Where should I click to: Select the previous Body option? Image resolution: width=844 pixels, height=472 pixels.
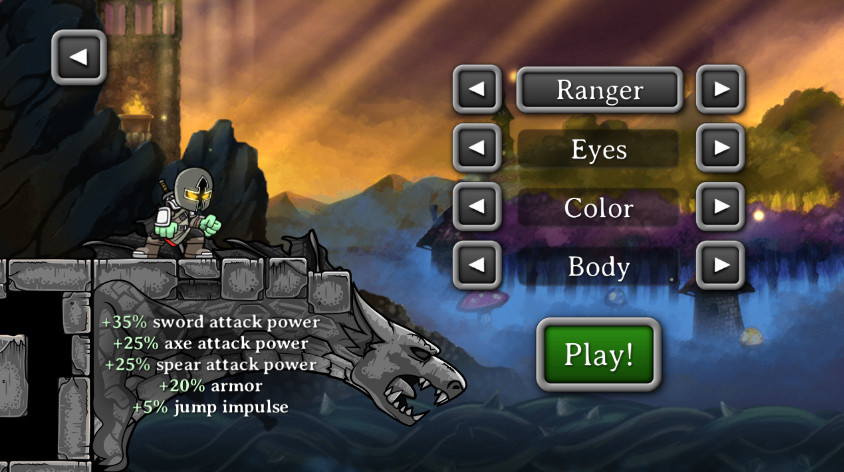[x=477, y=266]
